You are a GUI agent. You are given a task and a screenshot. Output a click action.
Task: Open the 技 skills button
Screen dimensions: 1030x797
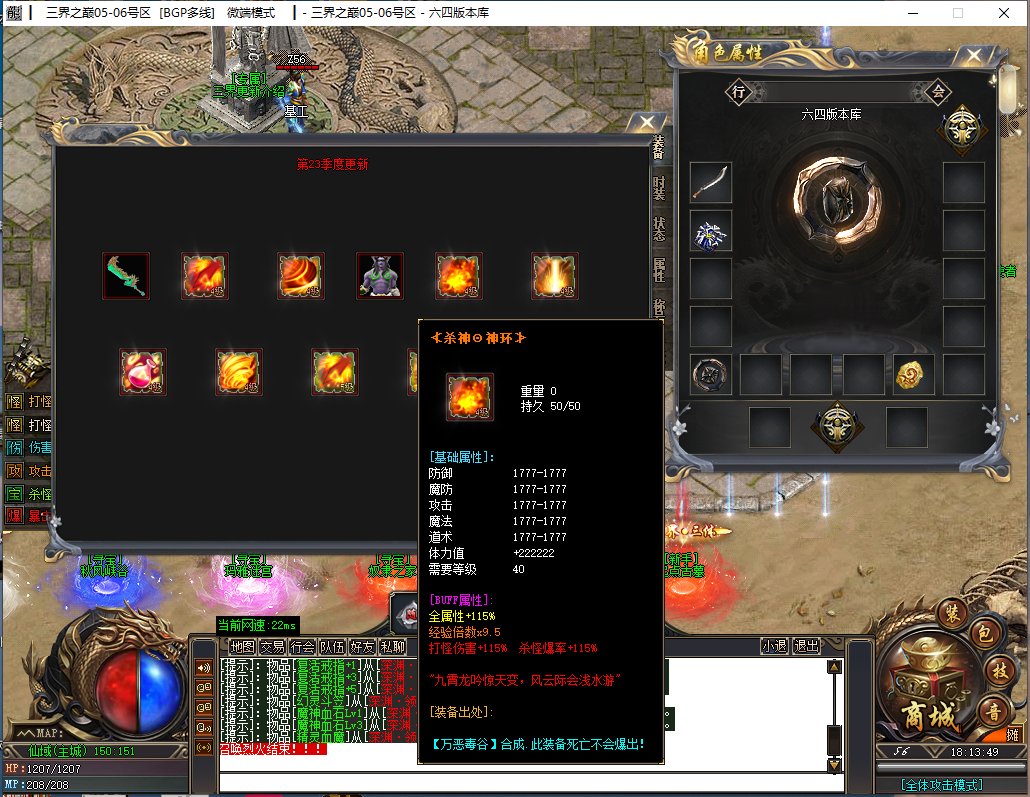click(998, 670)
